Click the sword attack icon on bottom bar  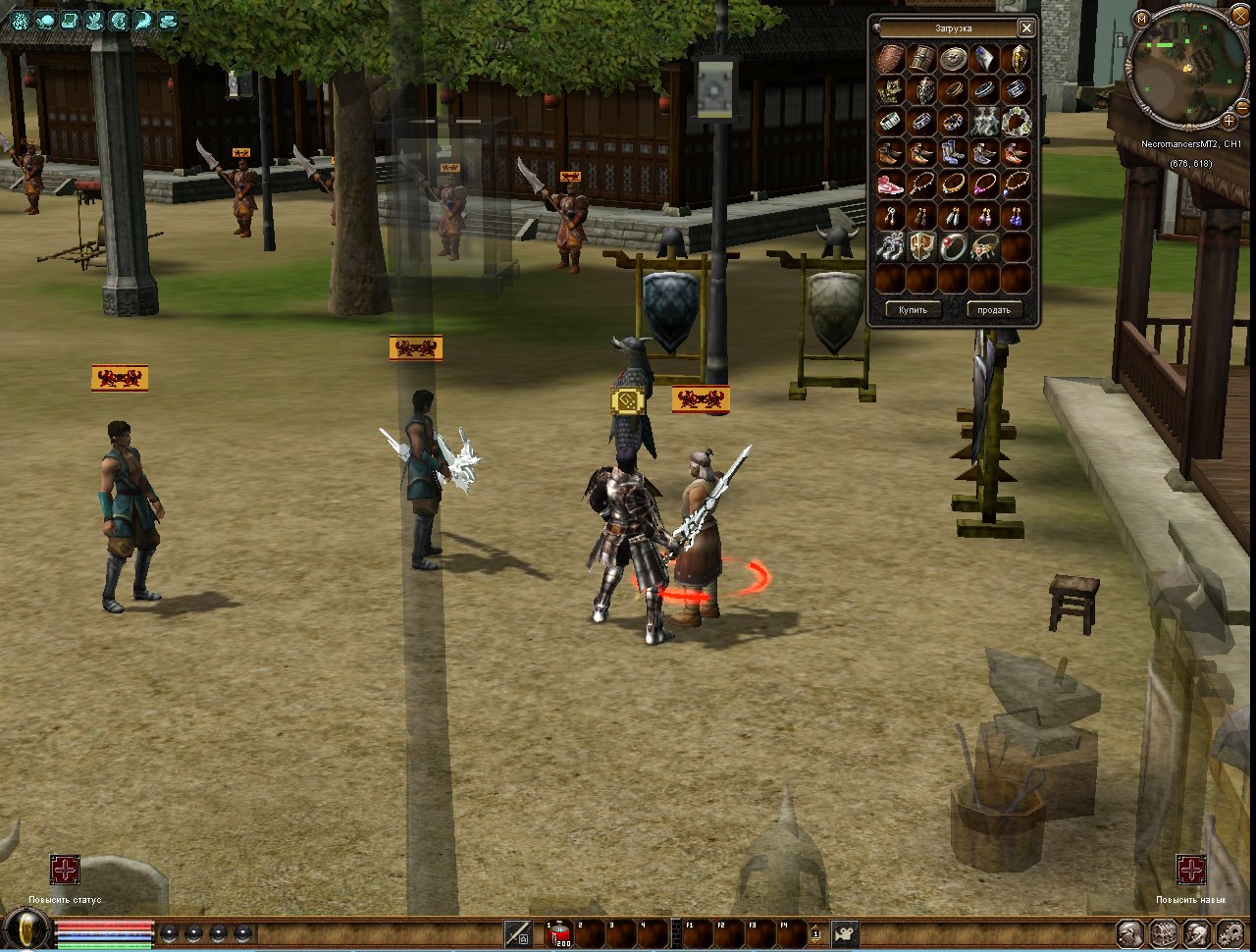click(518, 933)
